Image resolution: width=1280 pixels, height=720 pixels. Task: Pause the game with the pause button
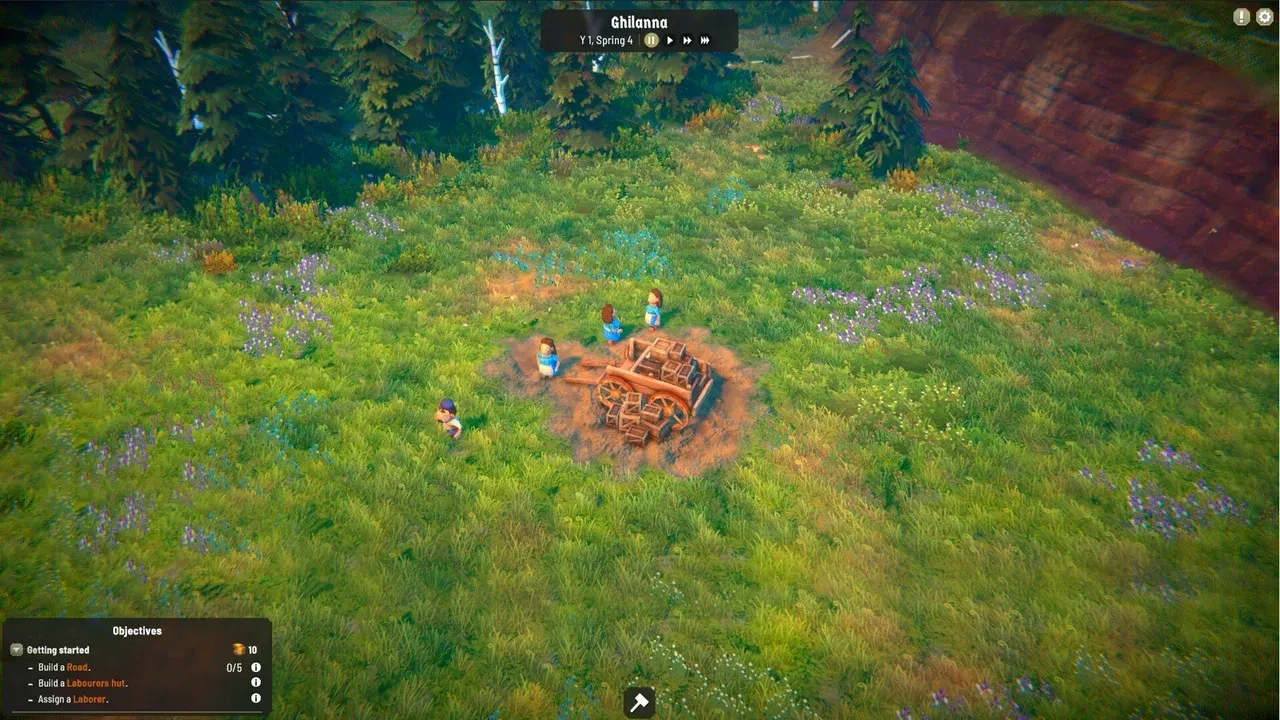pyautogui.click(x=652, y=40)
